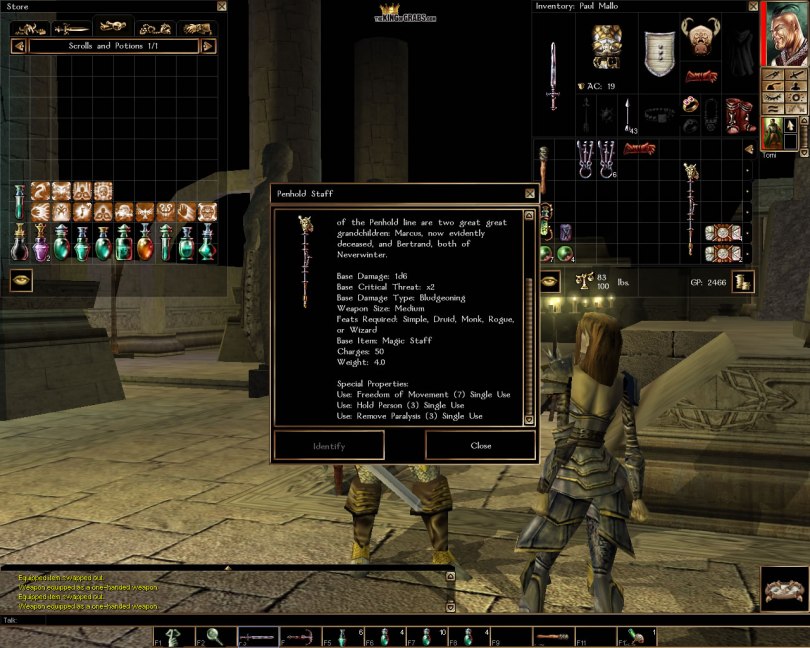Image resolution: width=810 pixels, height=648 pixels.
Task: Click Paul Mallo's character portrait
Action: click(x=785, y=32)
